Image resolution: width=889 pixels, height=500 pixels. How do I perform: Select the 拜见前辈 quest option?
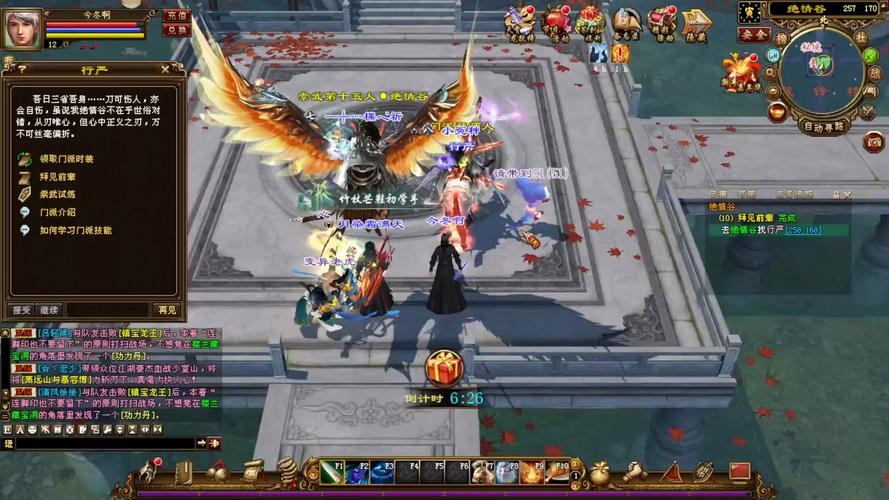tap(57, 176)
